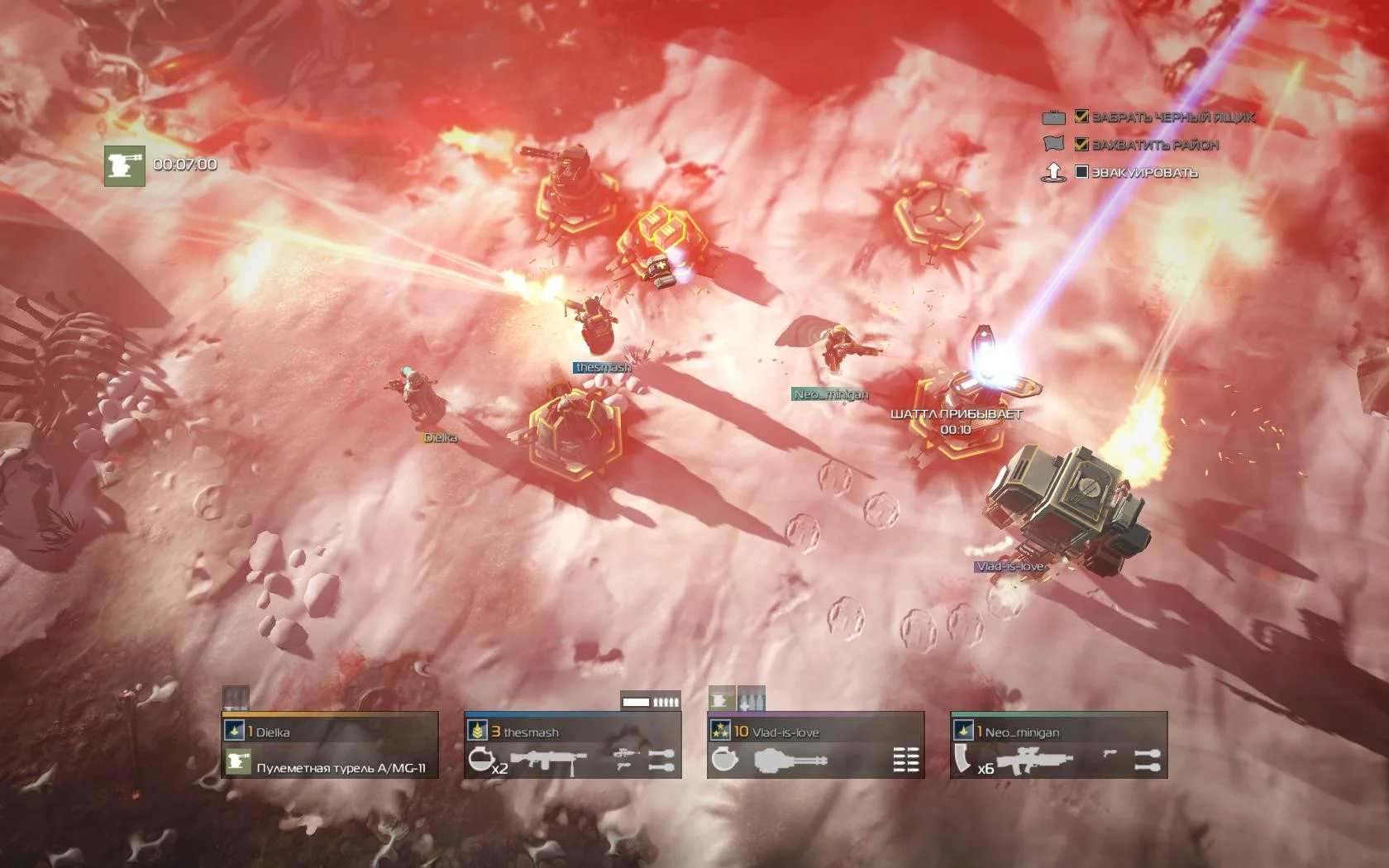
Task: Click thesmash's grenade icon
Action: (480, 760)
